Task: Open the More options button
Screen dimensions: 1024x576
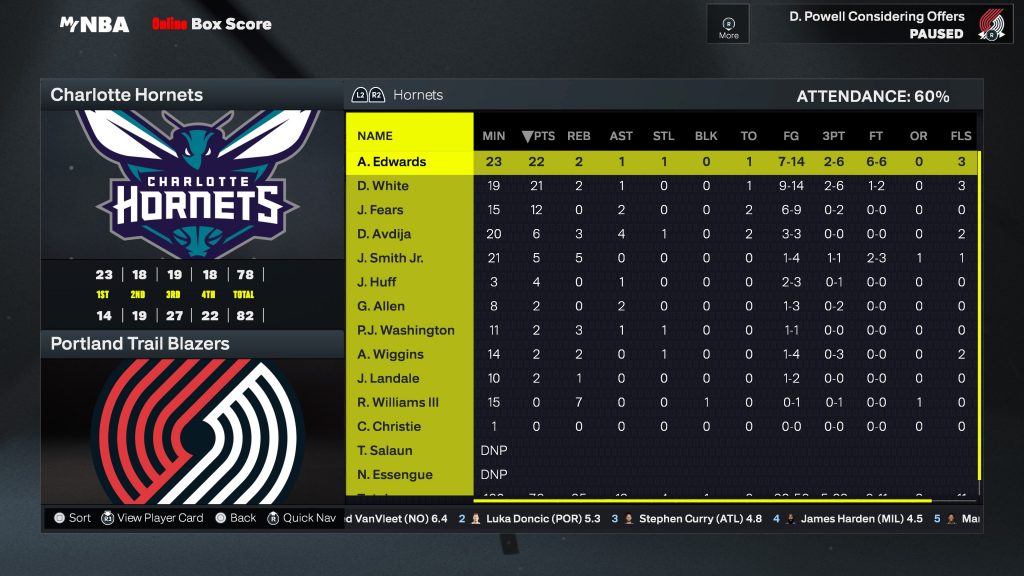Action: (729, 25)
